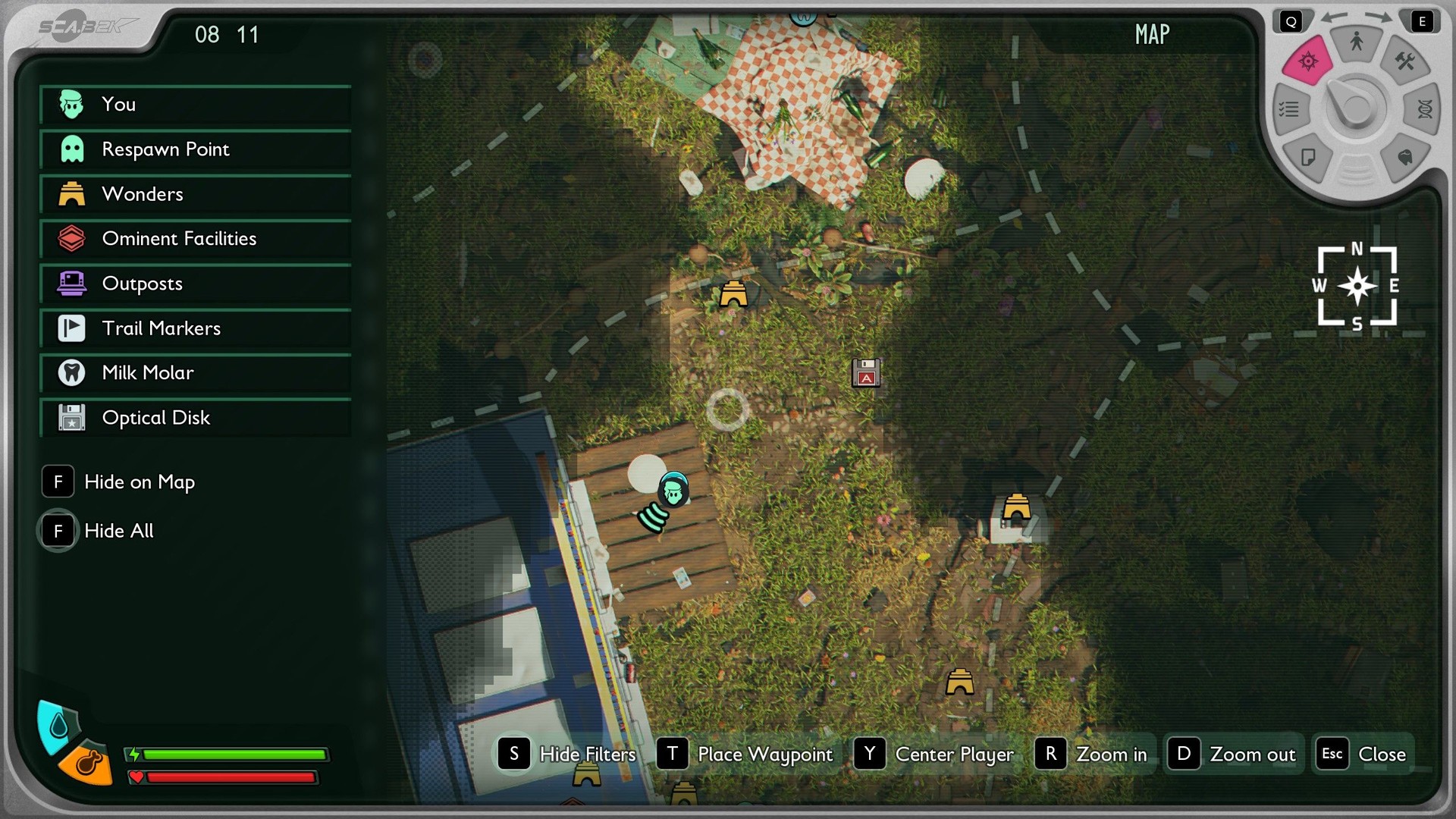The width and height of the screenshot is (1456, 819).
Task: Select the Ominent Facilities filter
Action: click(x=195, y=239)
